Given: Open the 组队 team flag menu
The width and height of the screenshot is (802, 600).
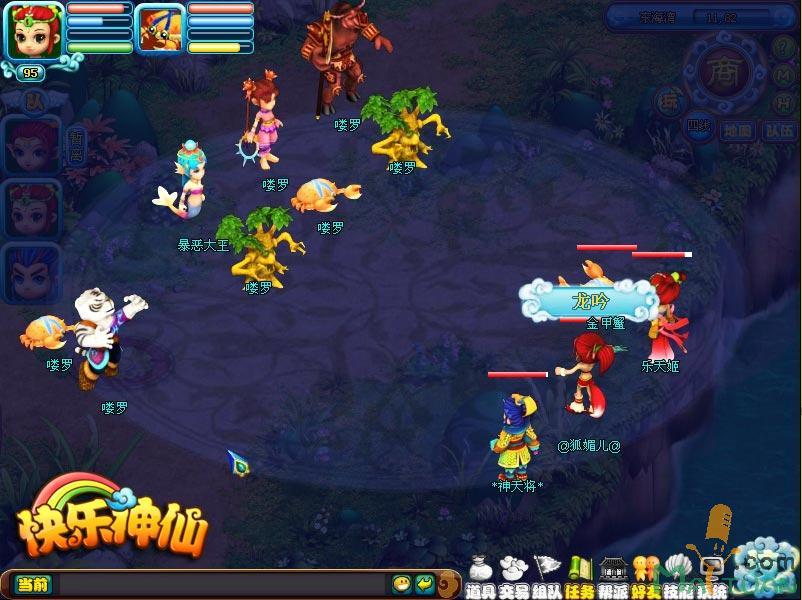Looking at the screenshot, I should (546, 575).
